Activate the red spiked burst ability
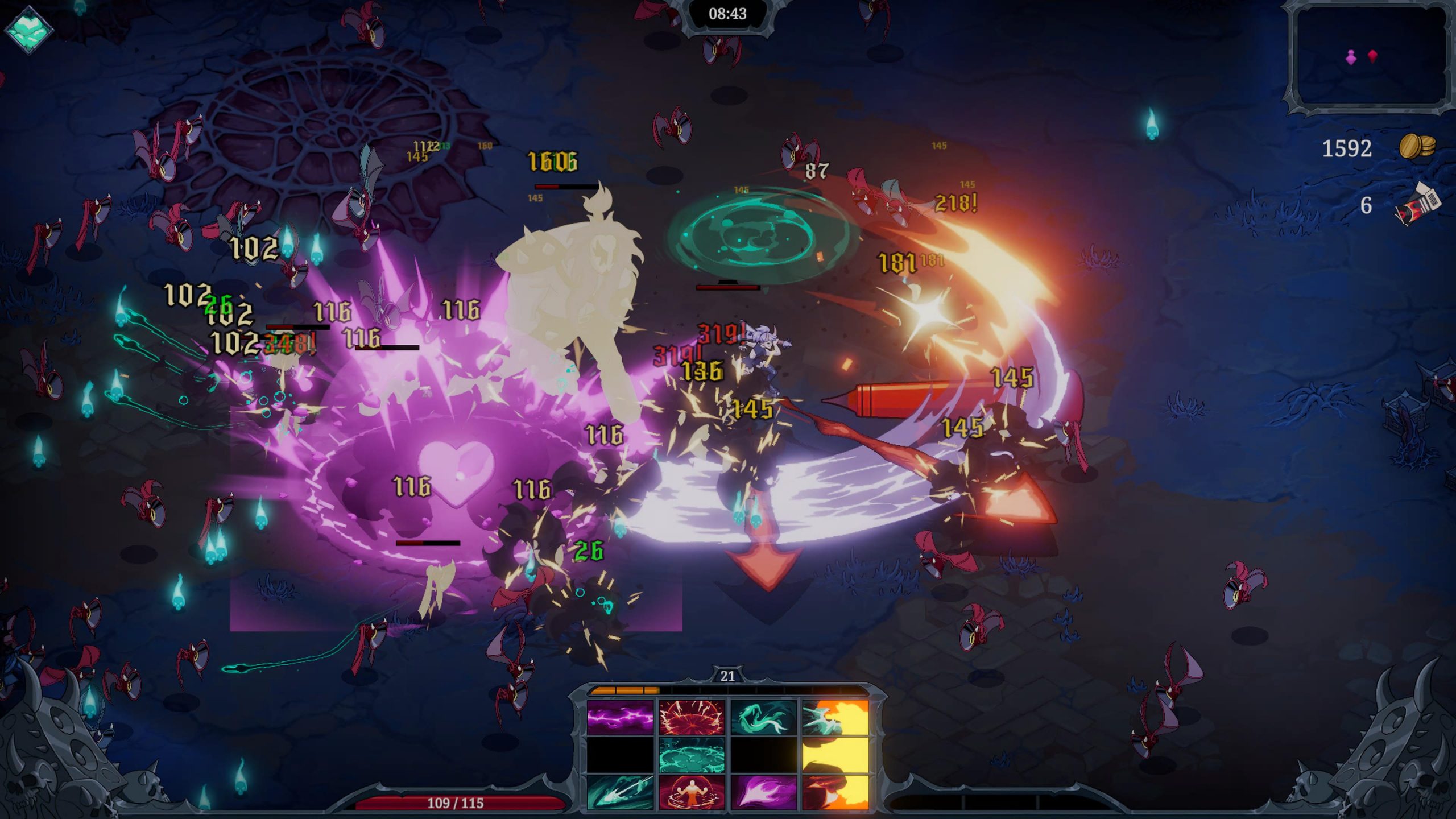The image size is (1456, 819). pos(692,717)
